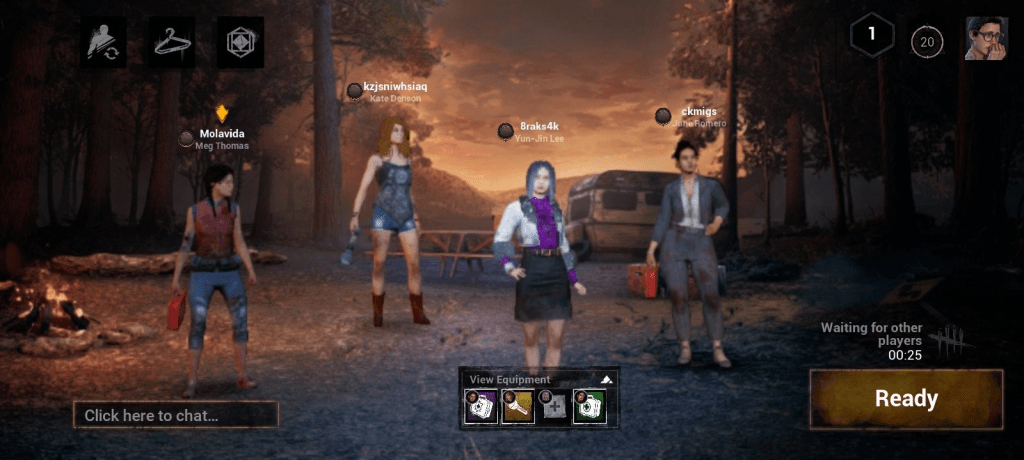Screen dimensions: 1024x460
Task: Choose the grey plus equipment slot
Action: [x=553, y=405]
